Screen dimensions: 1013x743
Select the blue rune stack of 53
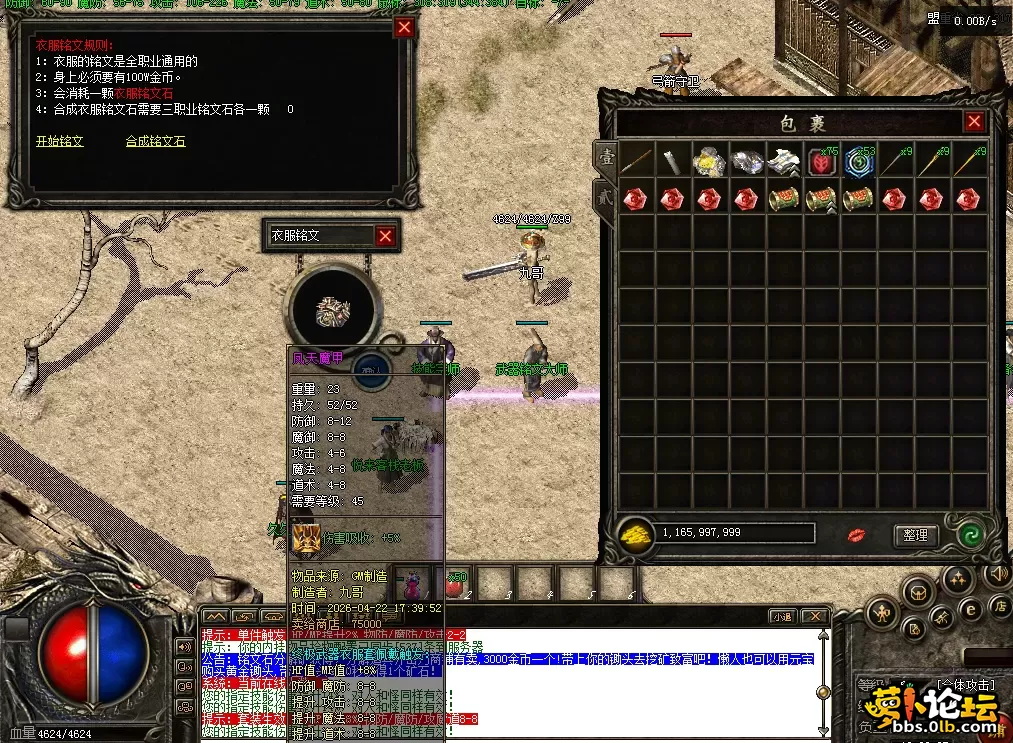point(857,161)
